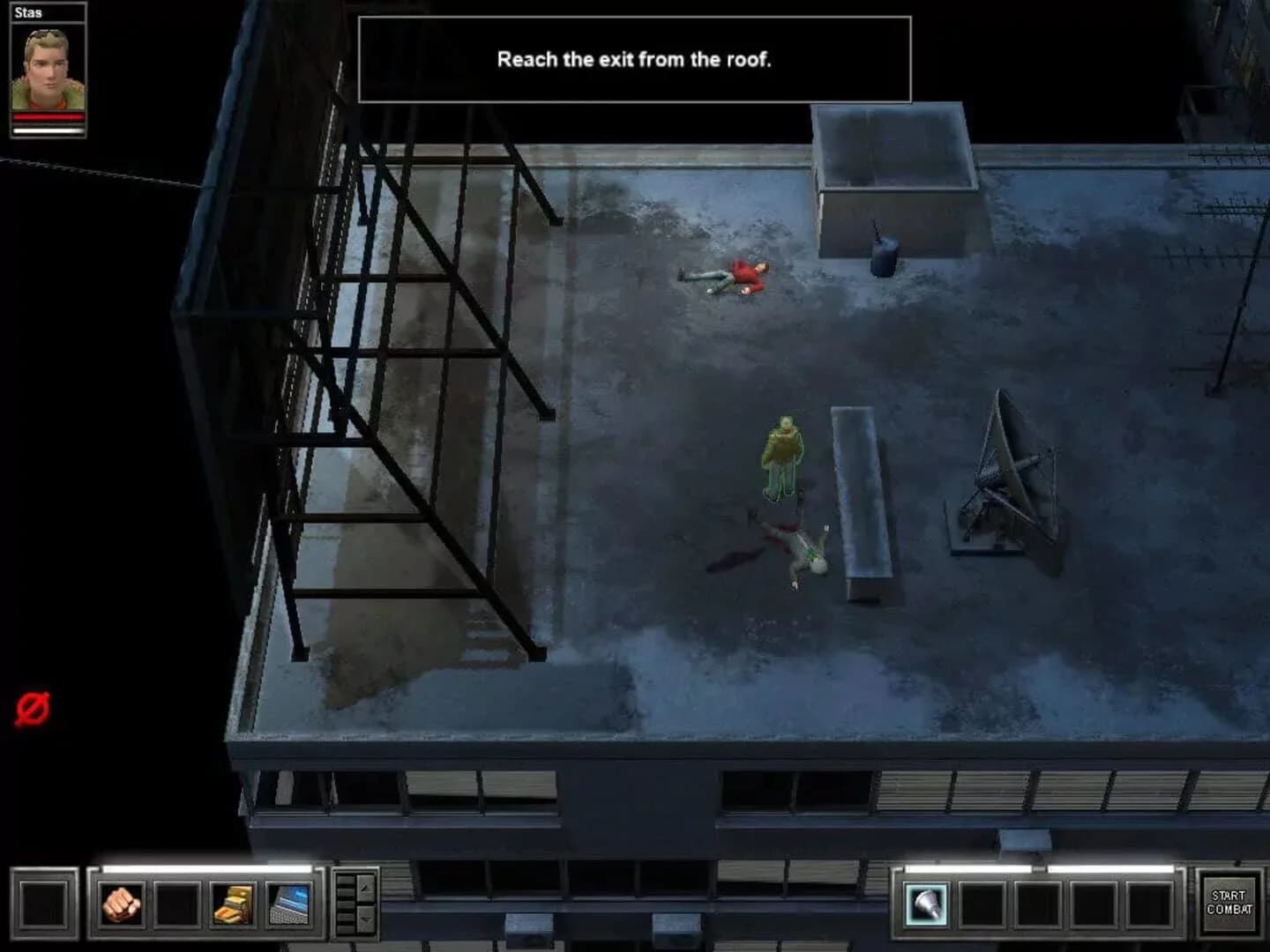Click the objective text Reach the exit
Viewport: 1270px width, 952px height.
click(633, 60)
